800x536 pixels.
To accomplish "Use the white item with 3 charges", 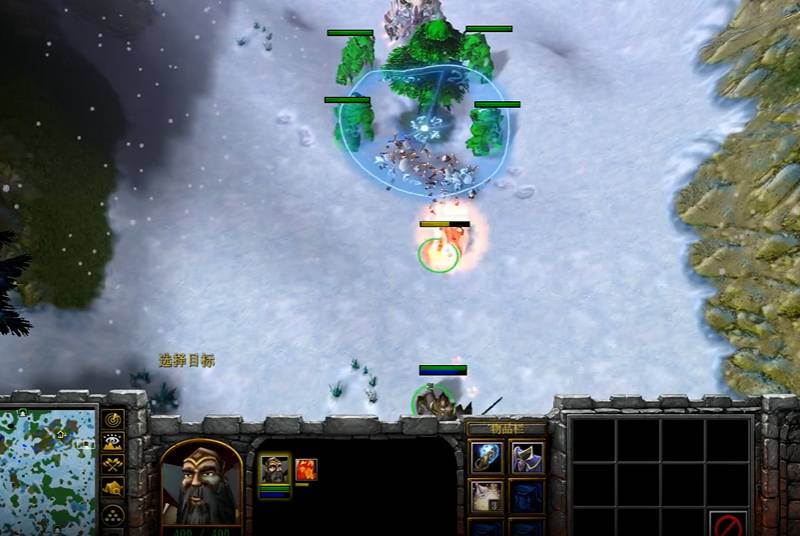I will (487, 496).
